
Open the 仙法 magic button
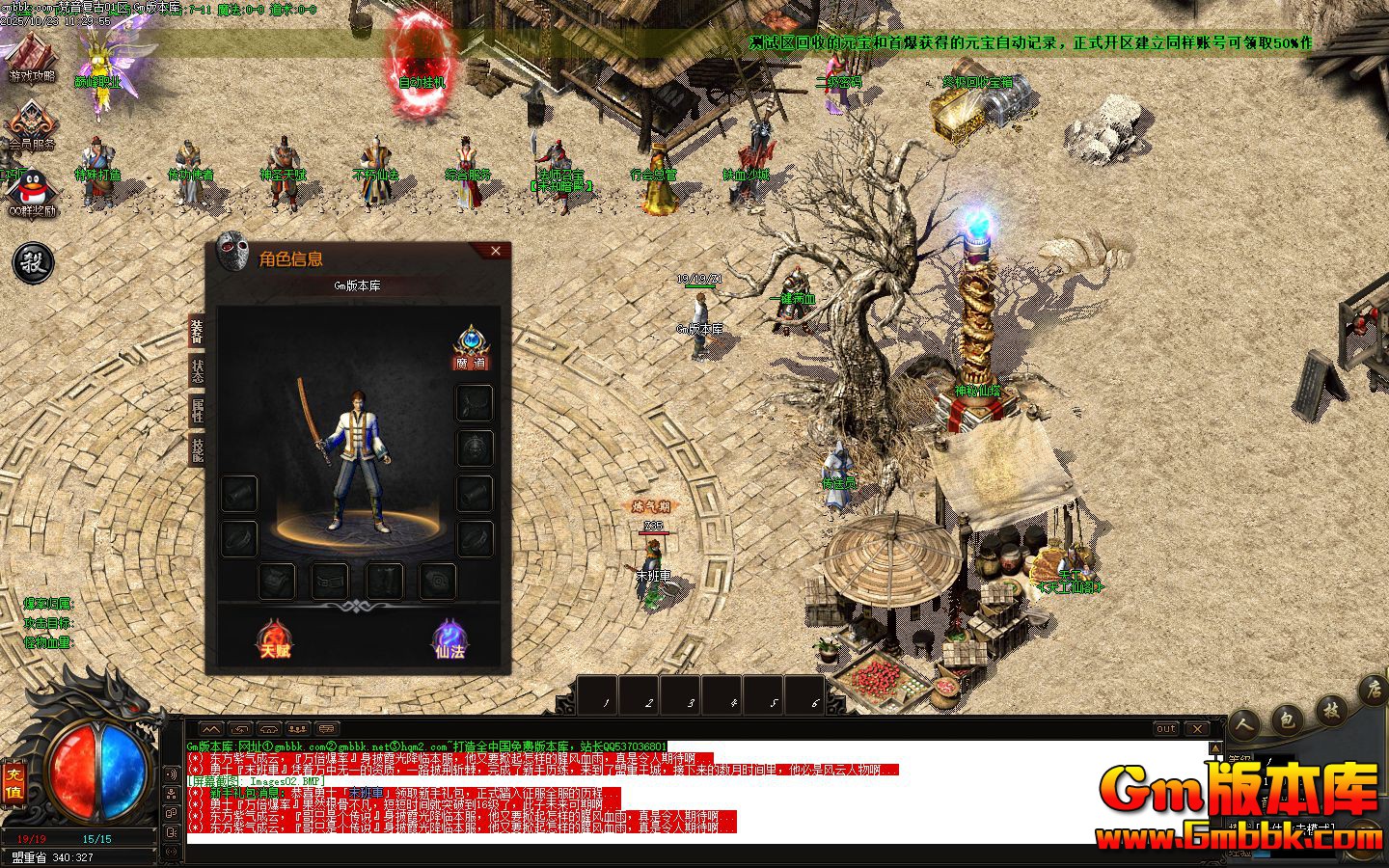pos(449,639)
